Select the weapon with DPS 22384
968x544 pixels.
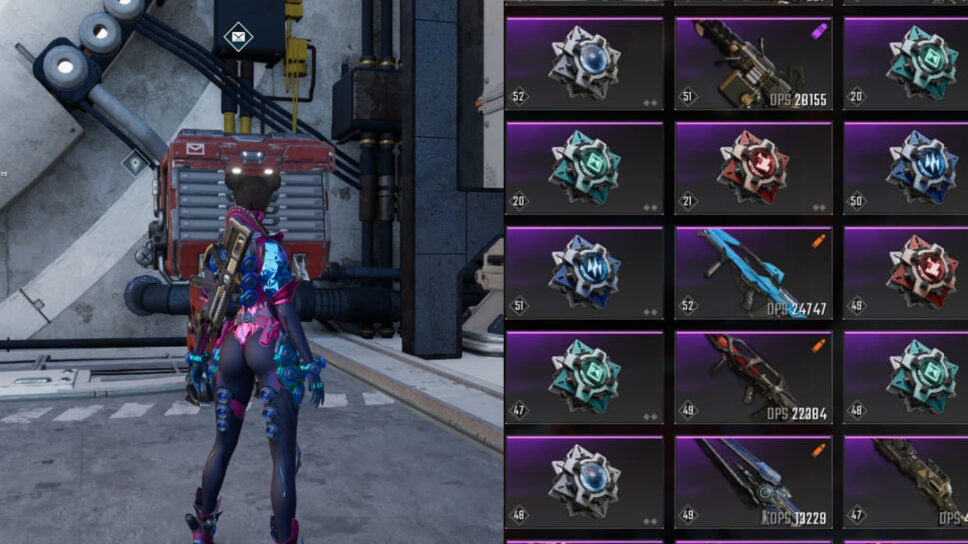coord(753,378)
